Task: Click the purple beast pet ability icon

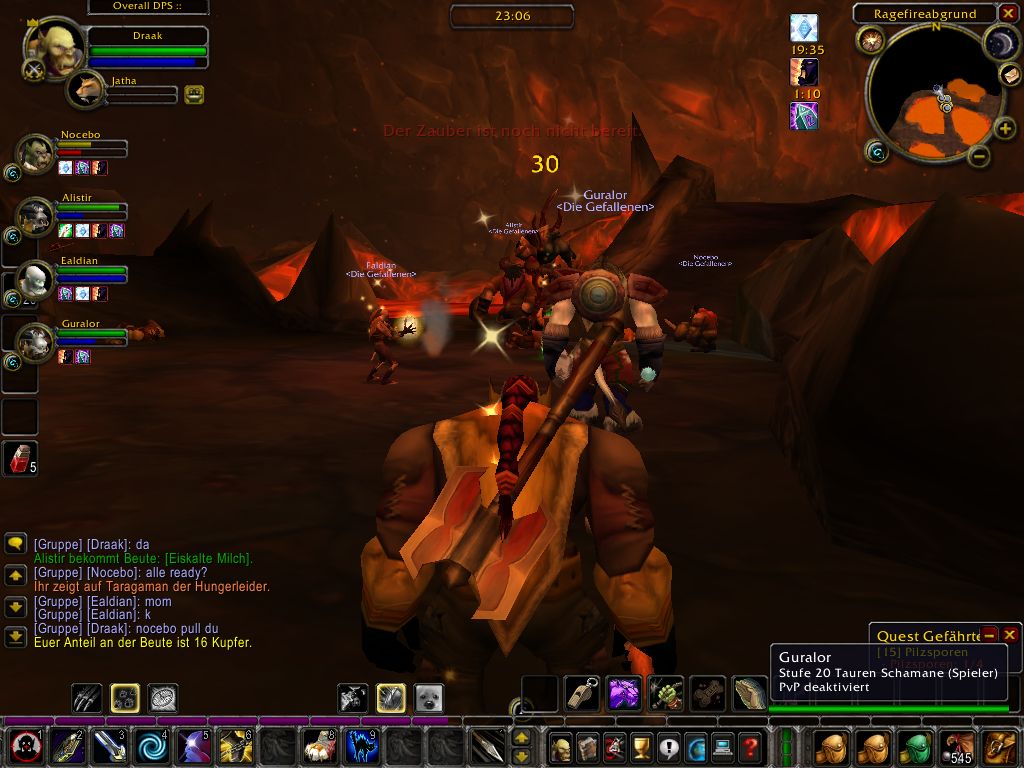Action: point(624,693)
